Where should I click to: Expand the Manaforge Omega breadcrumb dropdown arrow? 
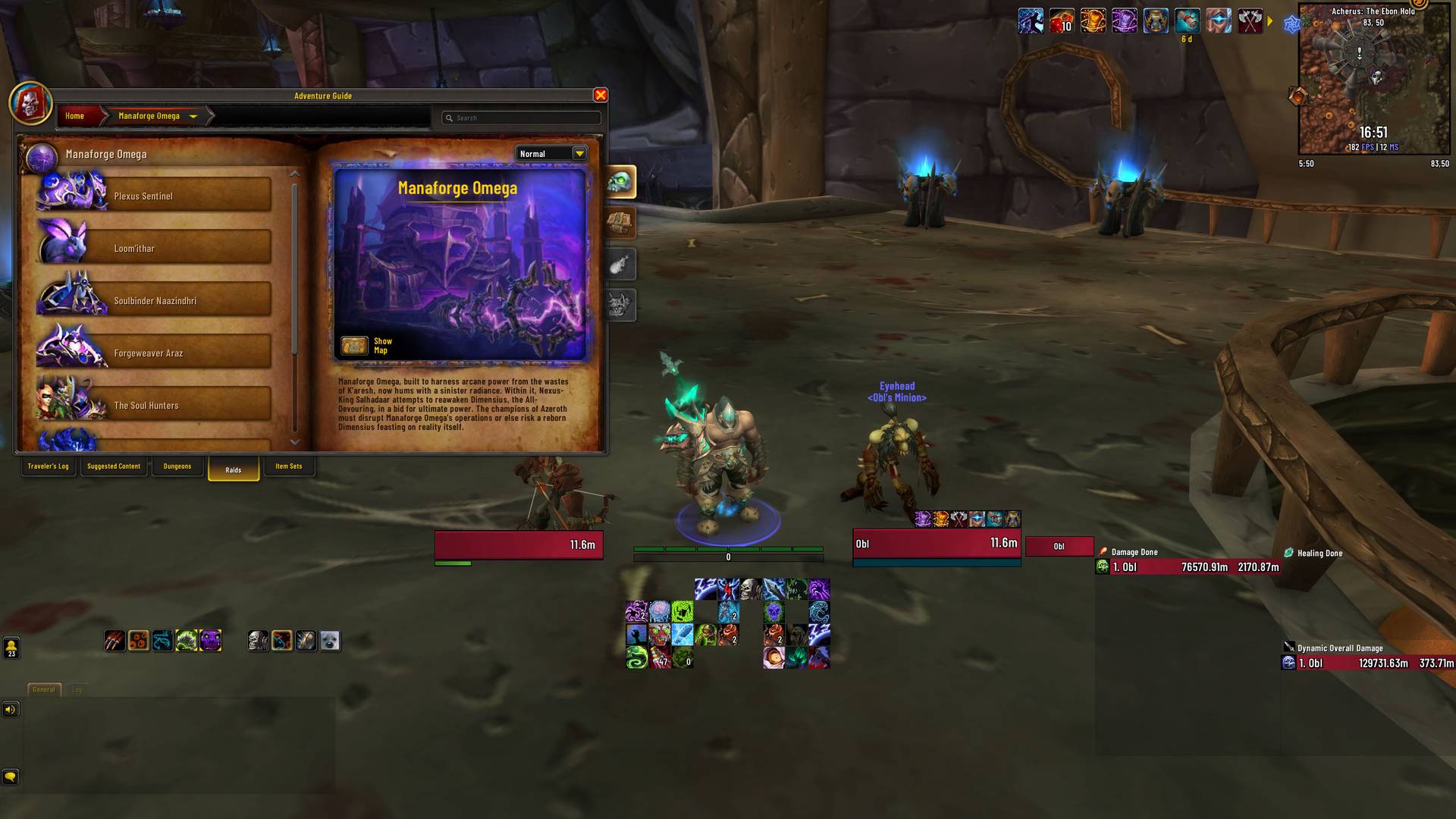coord(194,116)
